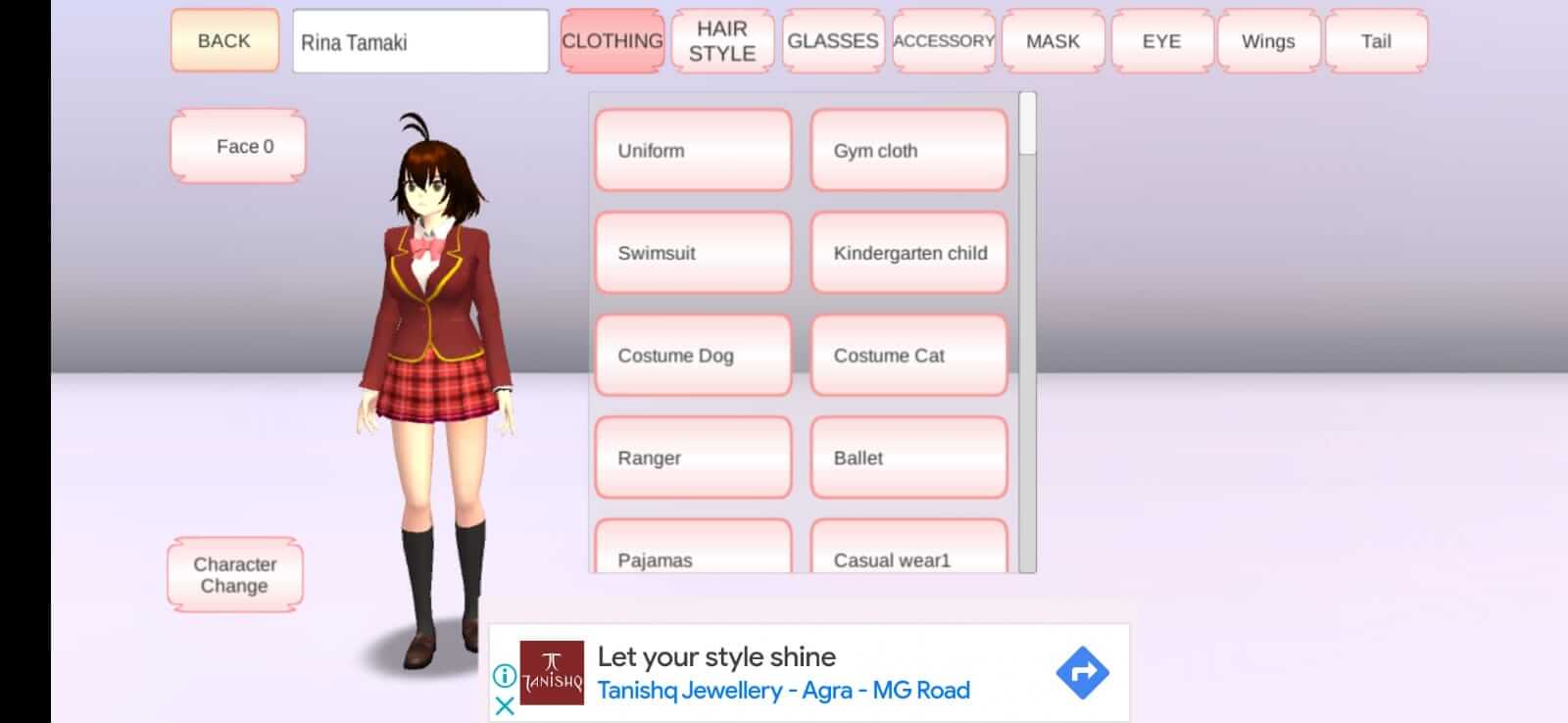Select the Wings tab
The height and width of the screenshot is (723, 1568).
(x=1268, y=40)
